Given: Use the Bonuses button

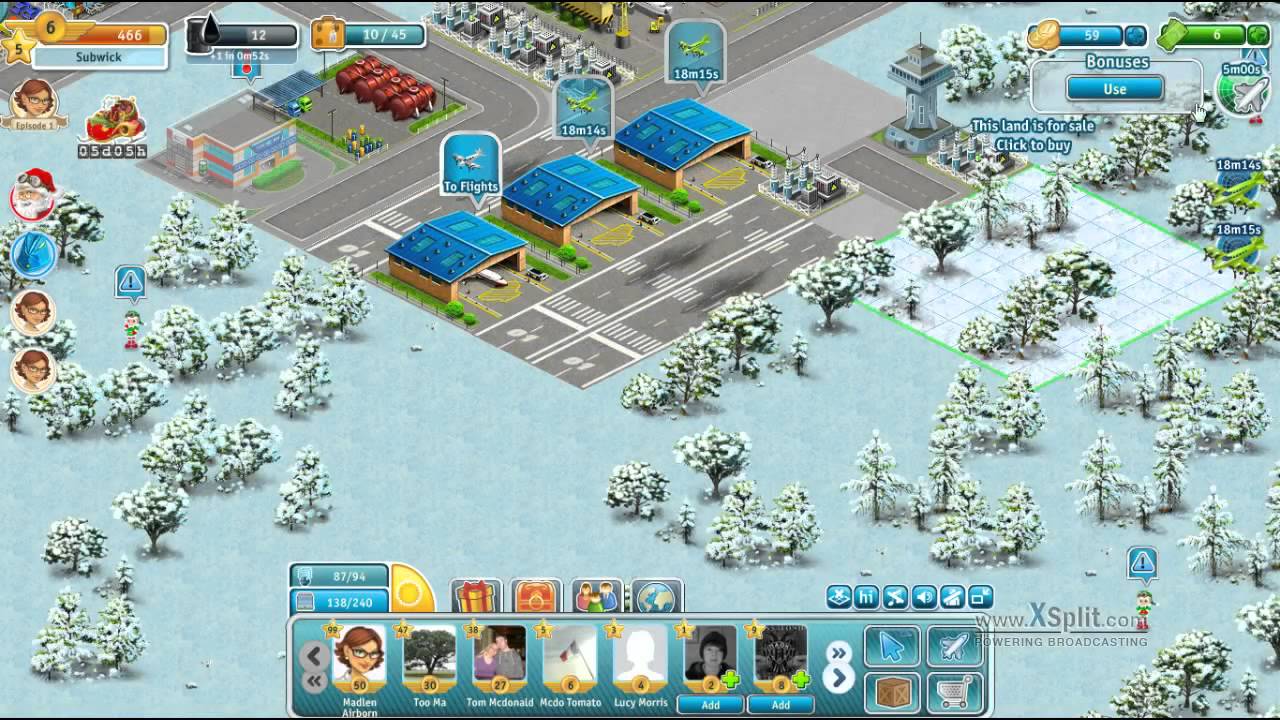Looking at the screenshot, I should click(1114, 89).
